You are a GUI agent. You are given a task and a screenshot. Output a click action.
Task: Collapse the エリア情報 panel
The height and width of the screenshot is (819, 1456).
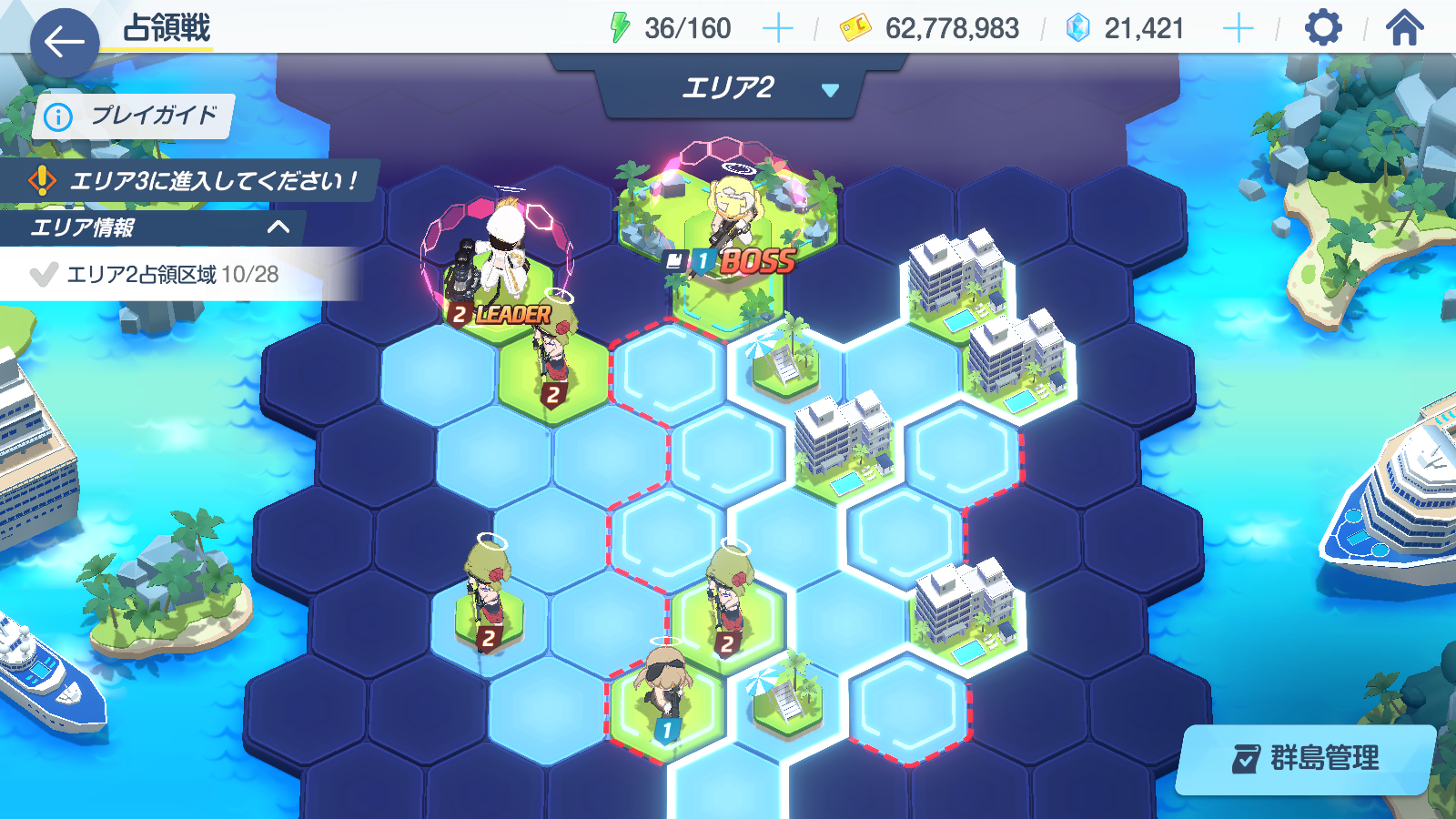click(x=278, y=227)
